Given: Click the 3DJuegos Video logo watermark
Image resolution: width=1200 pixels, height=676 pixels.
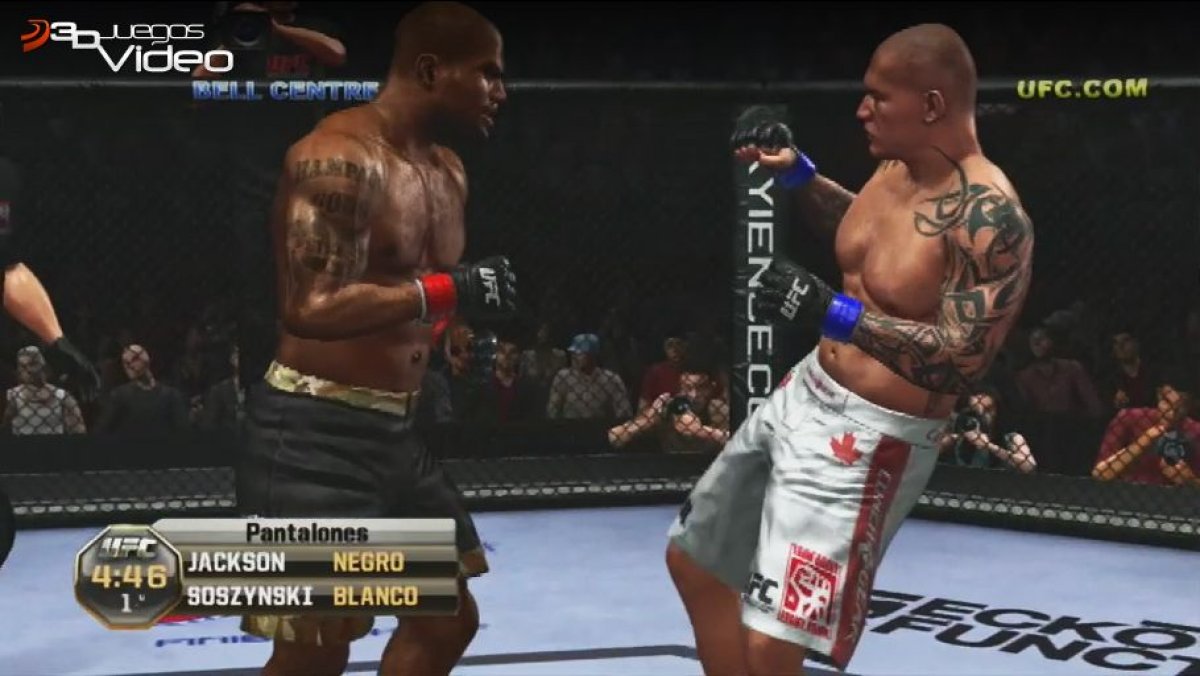Looking at the screenshot, I should 127,45.
